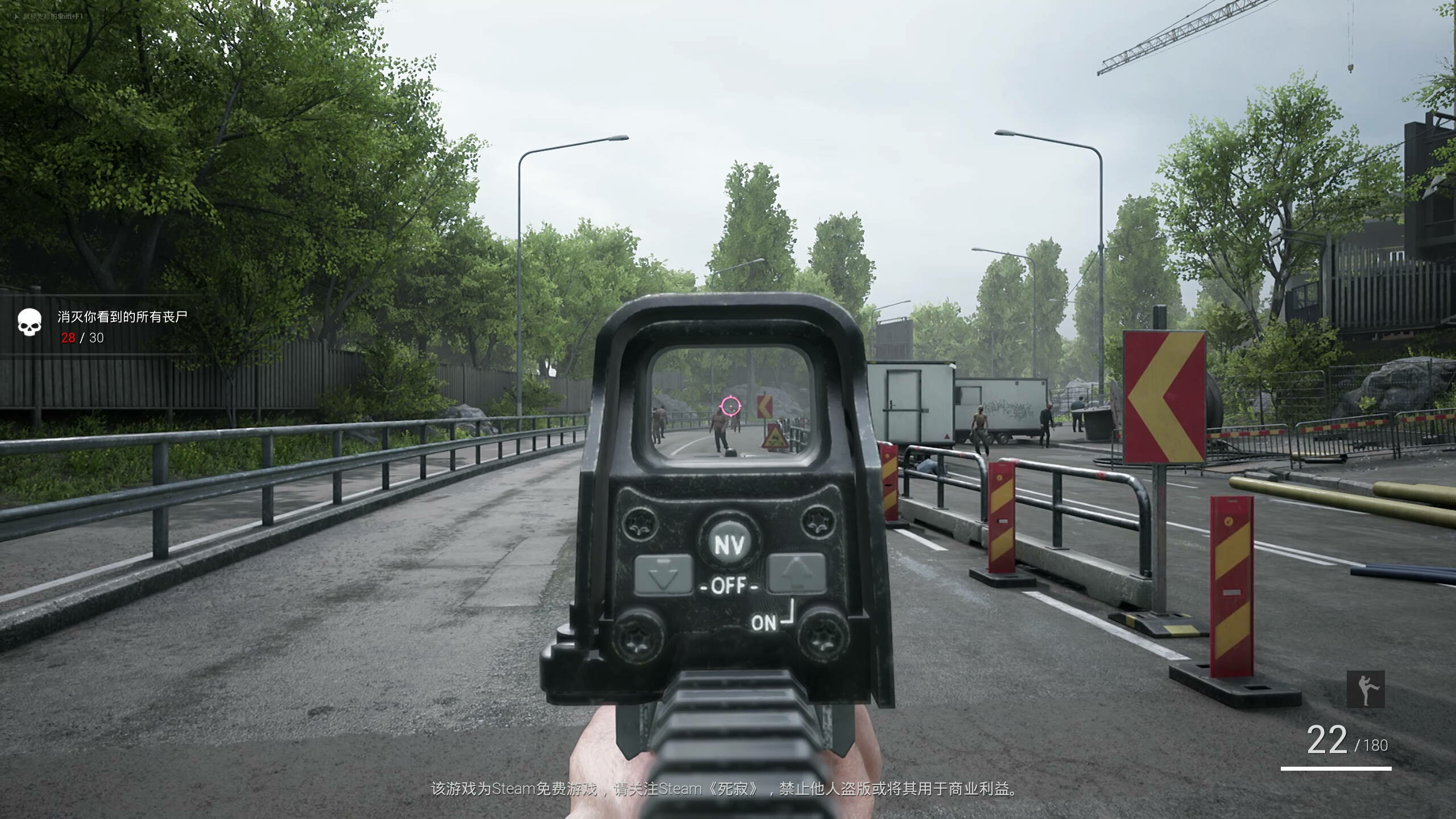Click the arrow icon beside the Shift+F1 hint
1456x819 pixels.
tap(16, 18)
